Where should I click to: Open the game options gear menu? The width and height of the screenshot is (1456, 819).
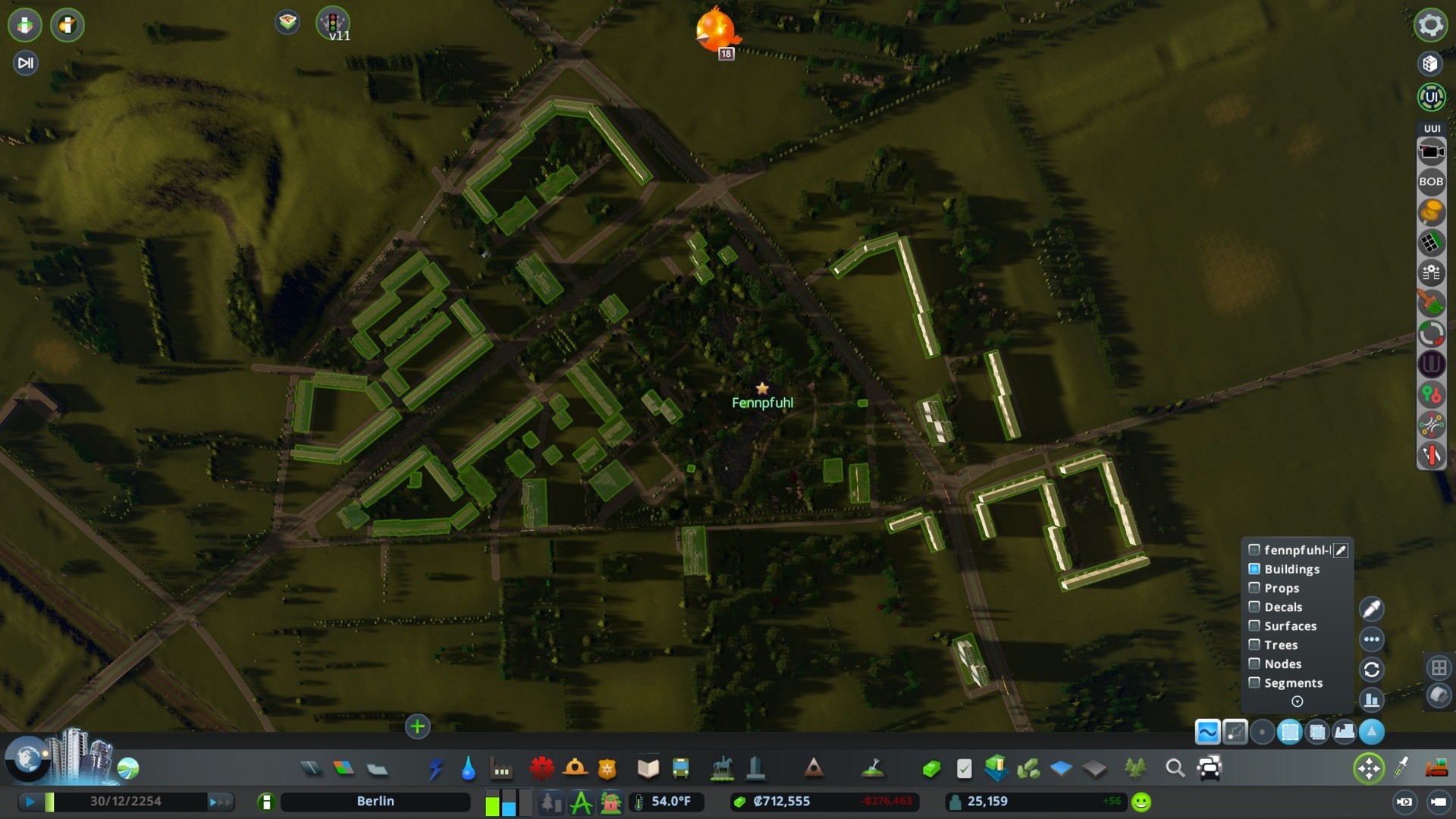point(1430,24)
